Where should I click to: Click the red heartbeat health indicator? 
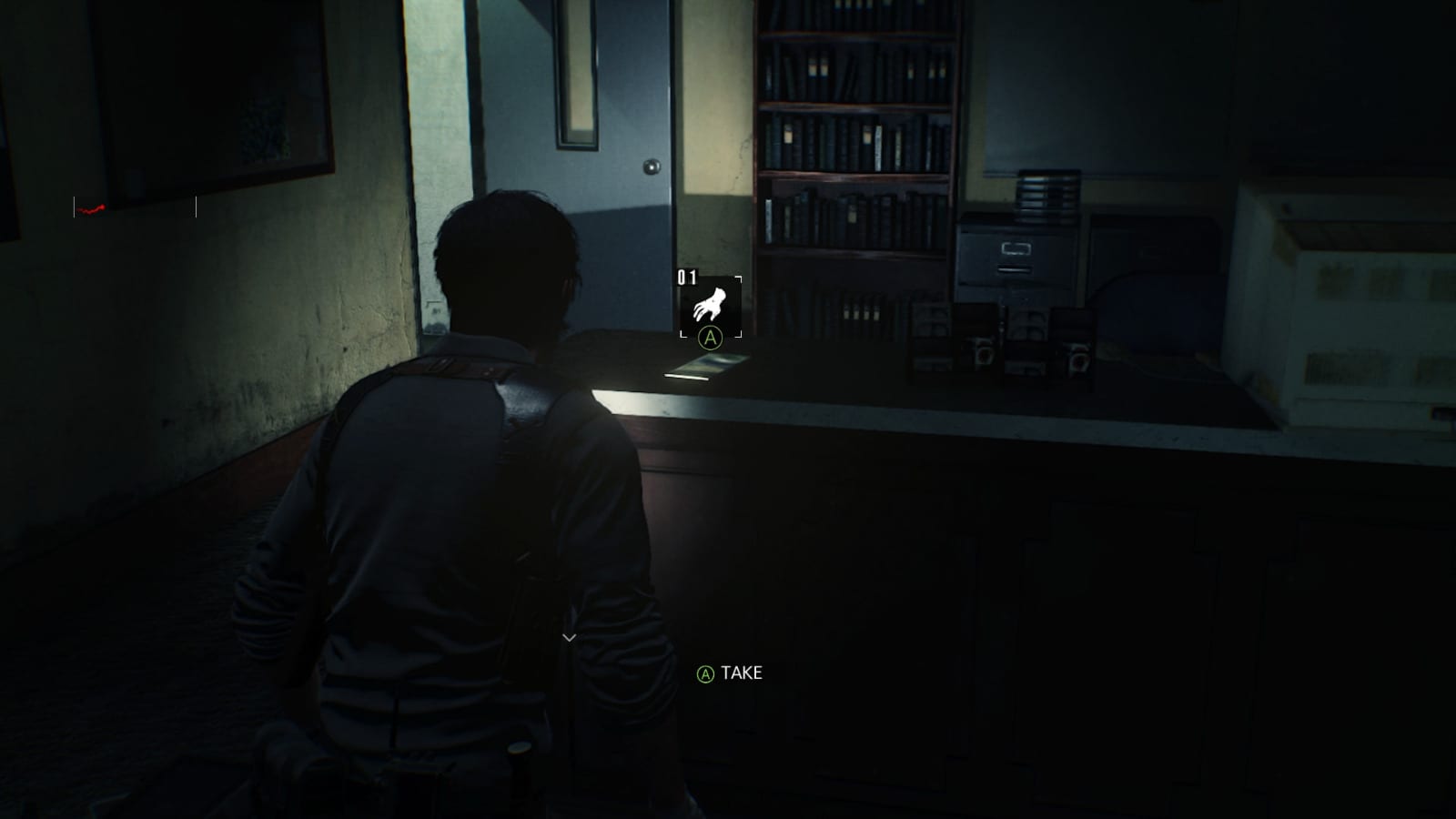click(x=91, y=207)
